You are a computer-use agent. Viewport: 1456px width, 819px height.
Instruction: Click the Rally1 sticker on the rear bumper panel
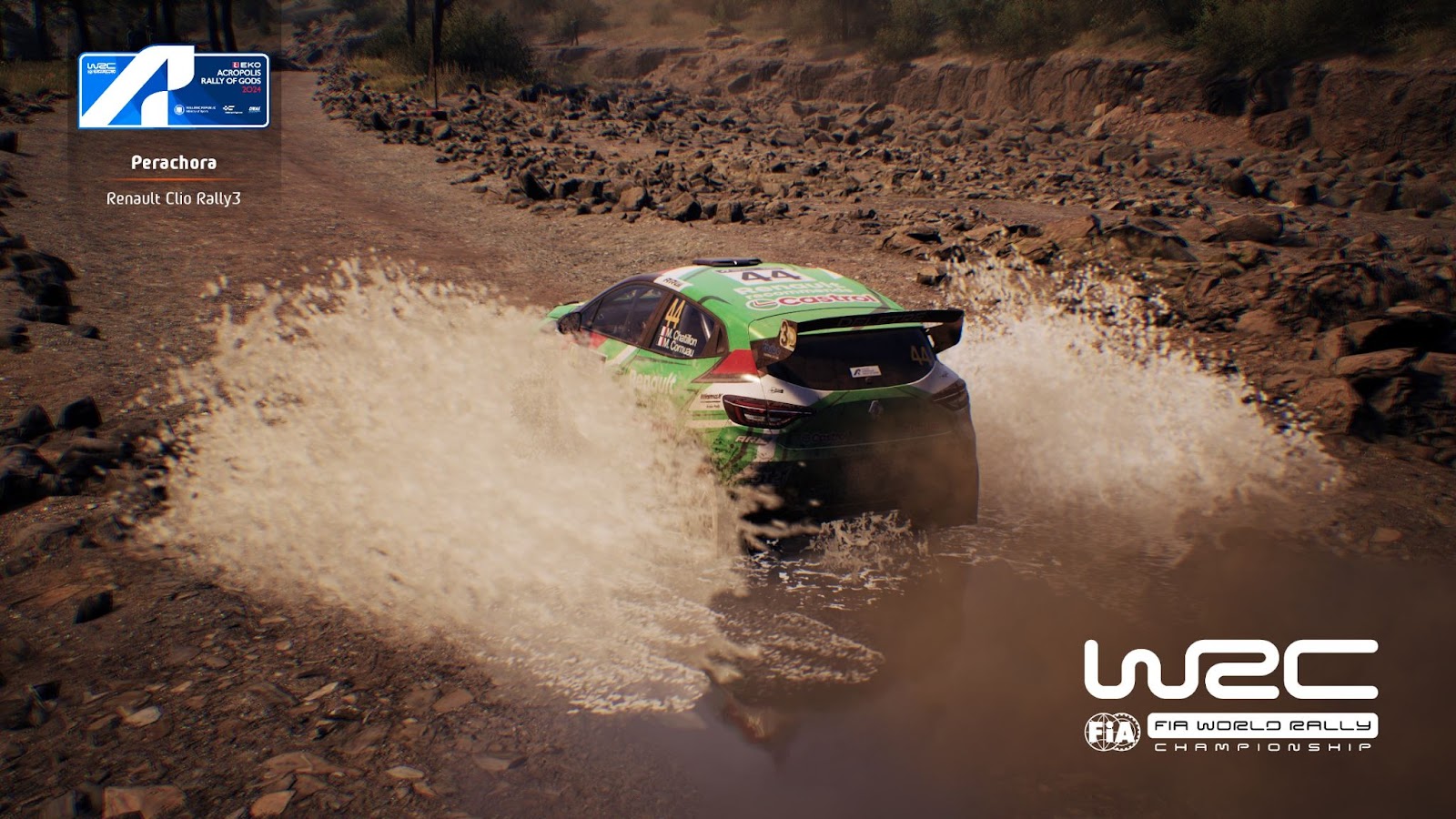864,371
